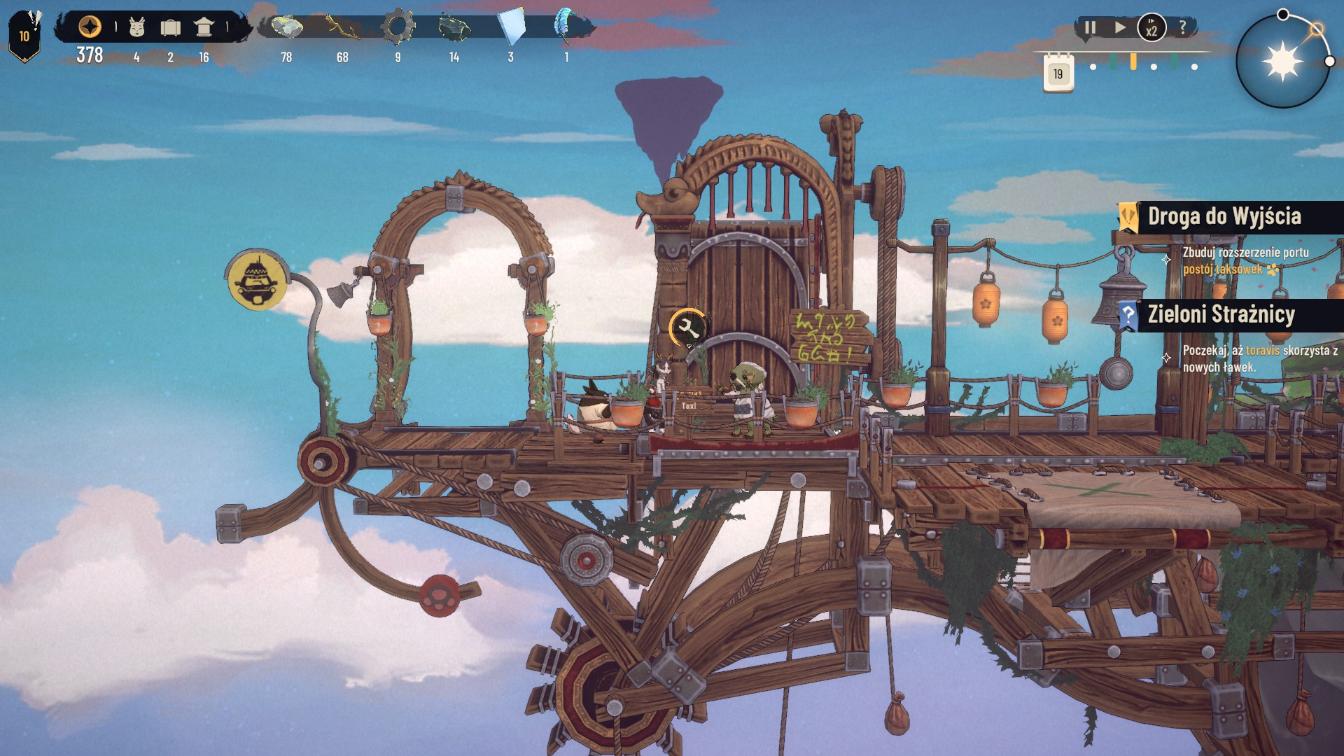Open the shrine building count icon
1344x756 pixels.
[204, 27]
